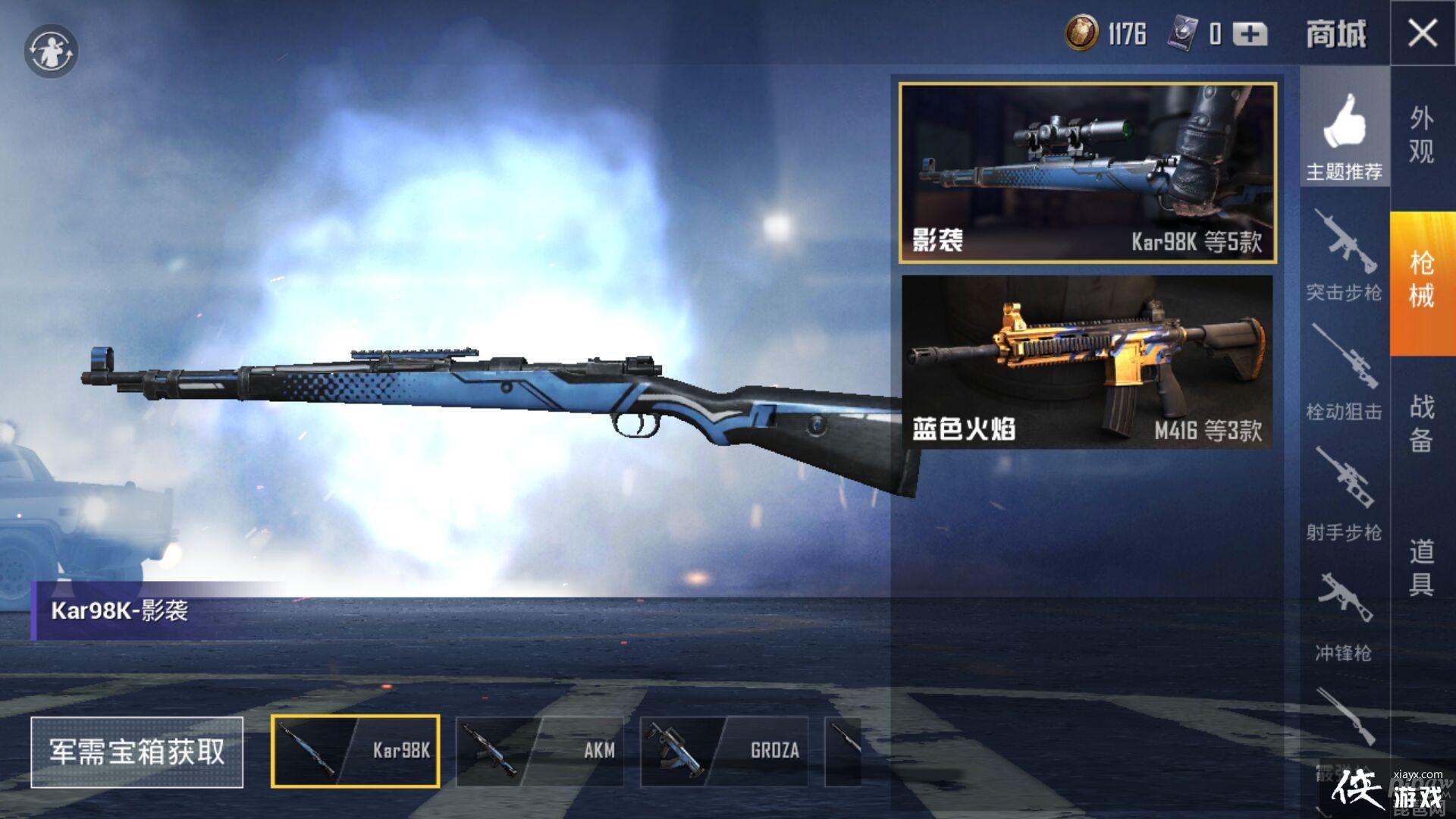Show the 栓动狙击 bolt-action sniper category
The height and width of the screenshot is (819, 1456).
point(1344,373)
